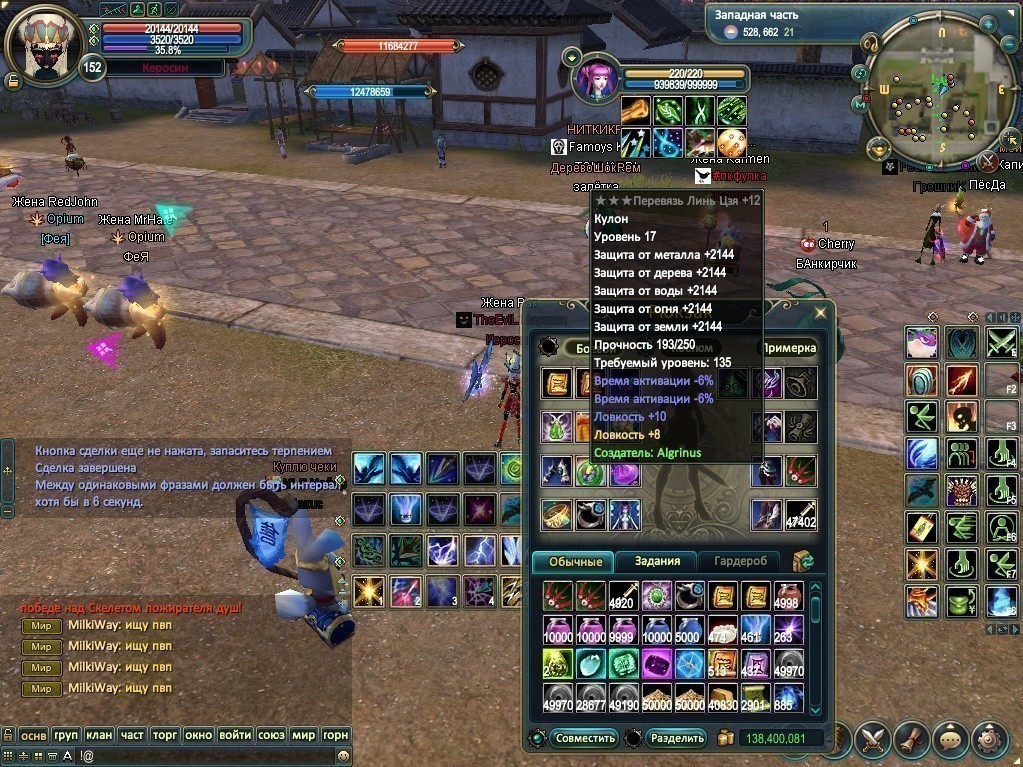Viewport: 1023px width, 767px height.
Task: Click the gold ingot shop icon by minimap
Action: pyautogui.click(x=879, y=148)
